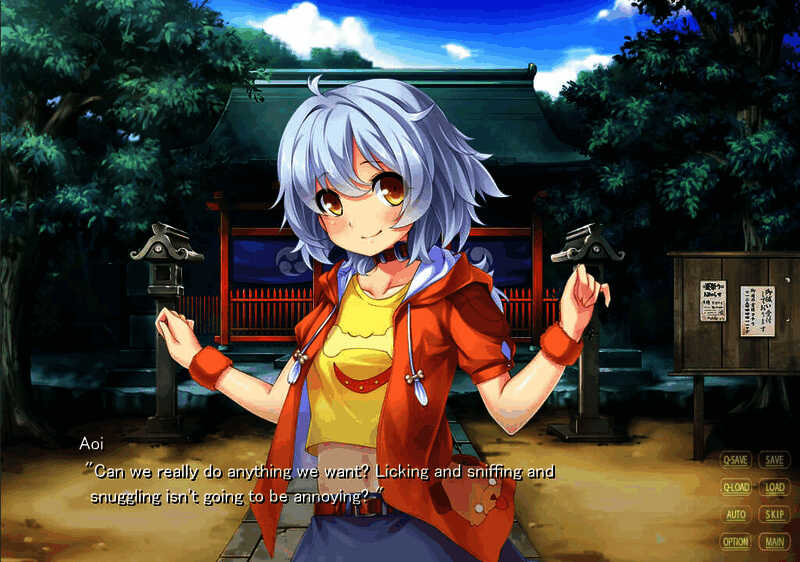The width and height of the screenshot is (800, 562).
Task: Activate SKIP to fast-forward dialogue
Action: tap(773, 515)
